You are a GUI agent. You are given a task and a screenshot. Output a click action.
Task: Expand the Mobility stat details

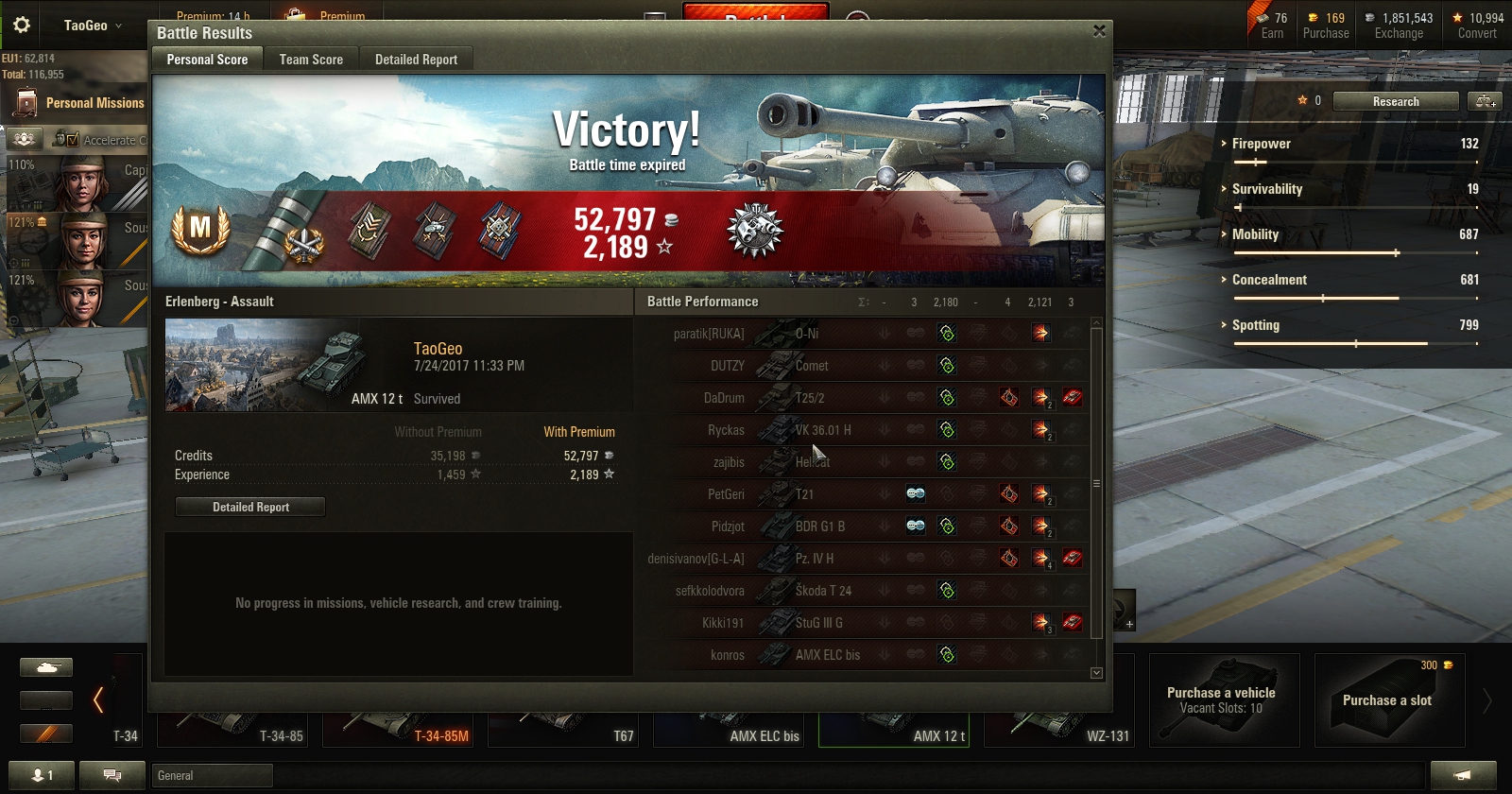click(1255, 234)
